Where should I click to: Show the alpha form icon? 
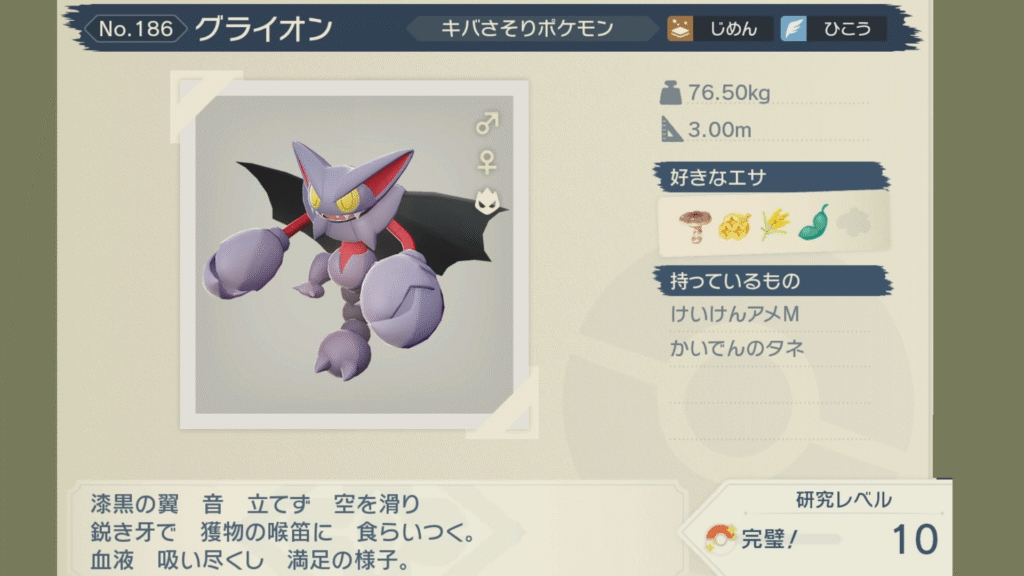(487, 201)
